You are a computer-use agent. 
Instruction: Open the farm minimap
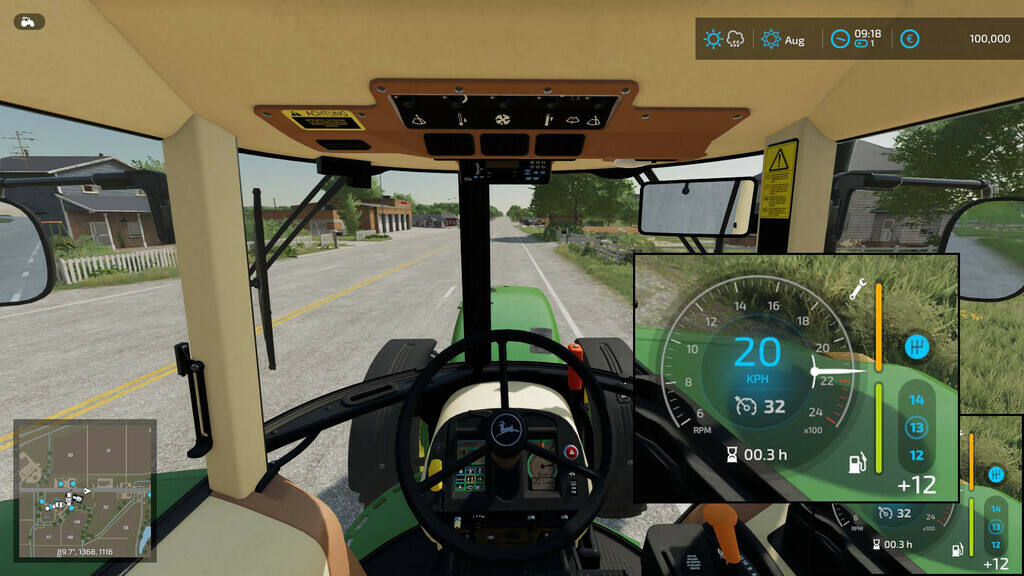84,488
